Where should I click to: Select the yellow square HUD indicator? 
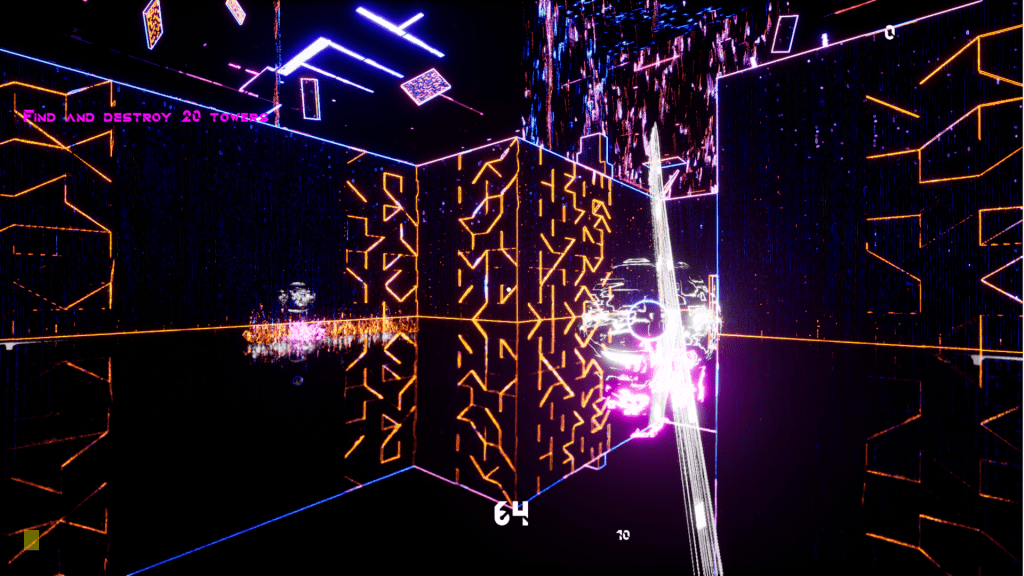(31, 540)
